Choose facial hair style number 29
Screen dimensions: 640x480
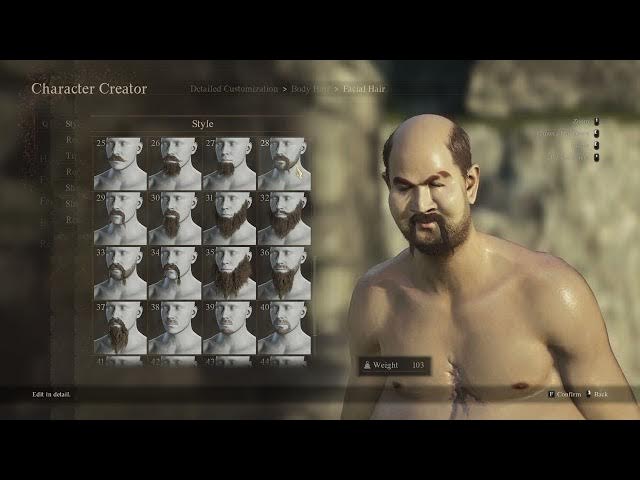120,218
